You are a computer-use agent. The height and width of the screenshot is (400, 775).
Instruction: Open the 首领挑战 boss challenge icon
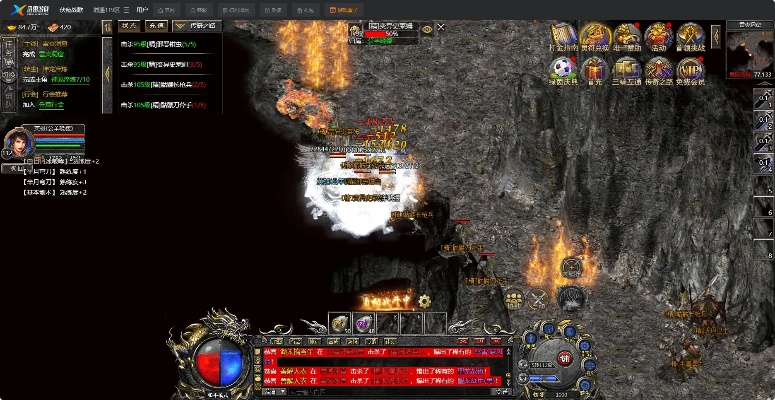[689, 37]
